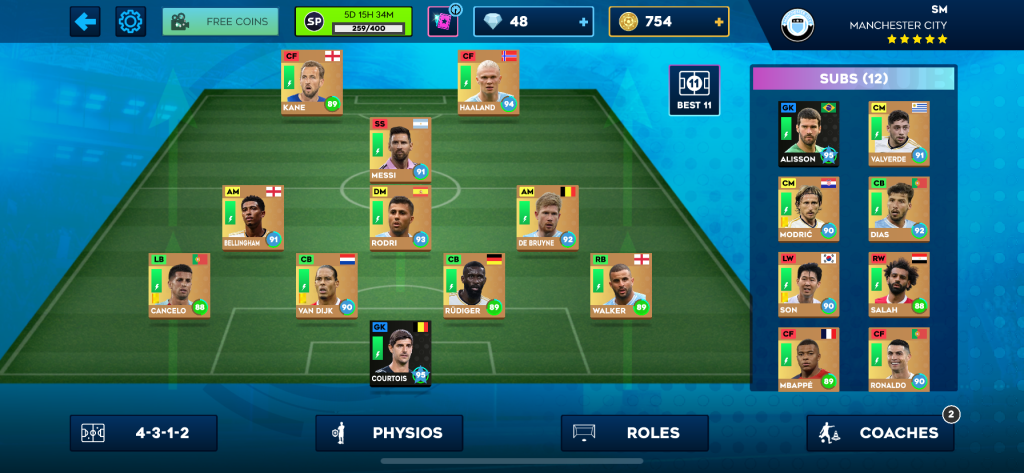
Task: Select Kane's player card
Action: point(311,81)
